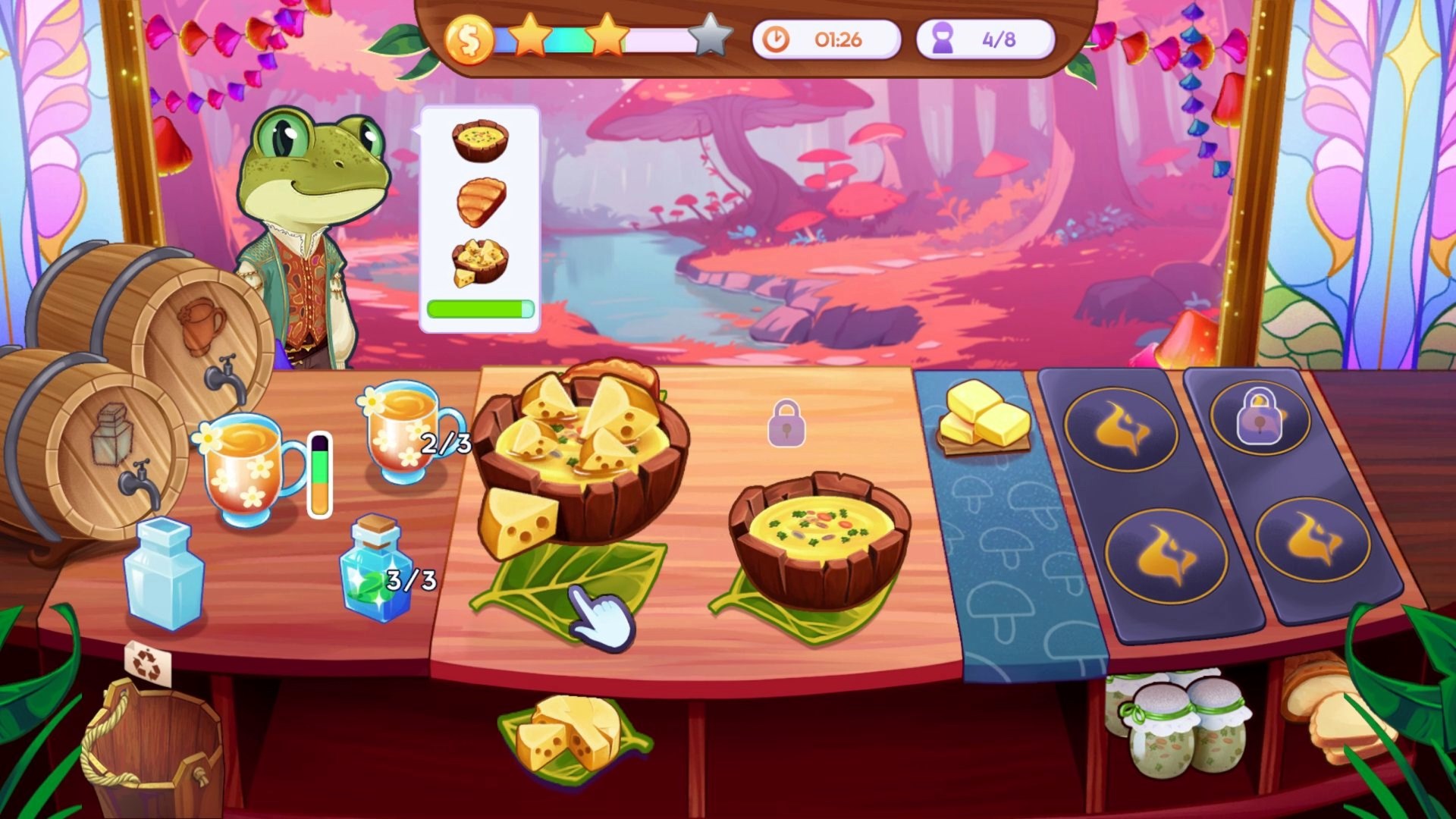
Task: Click the green fill meter beside the tea mug
Action: tap(320, 474)
